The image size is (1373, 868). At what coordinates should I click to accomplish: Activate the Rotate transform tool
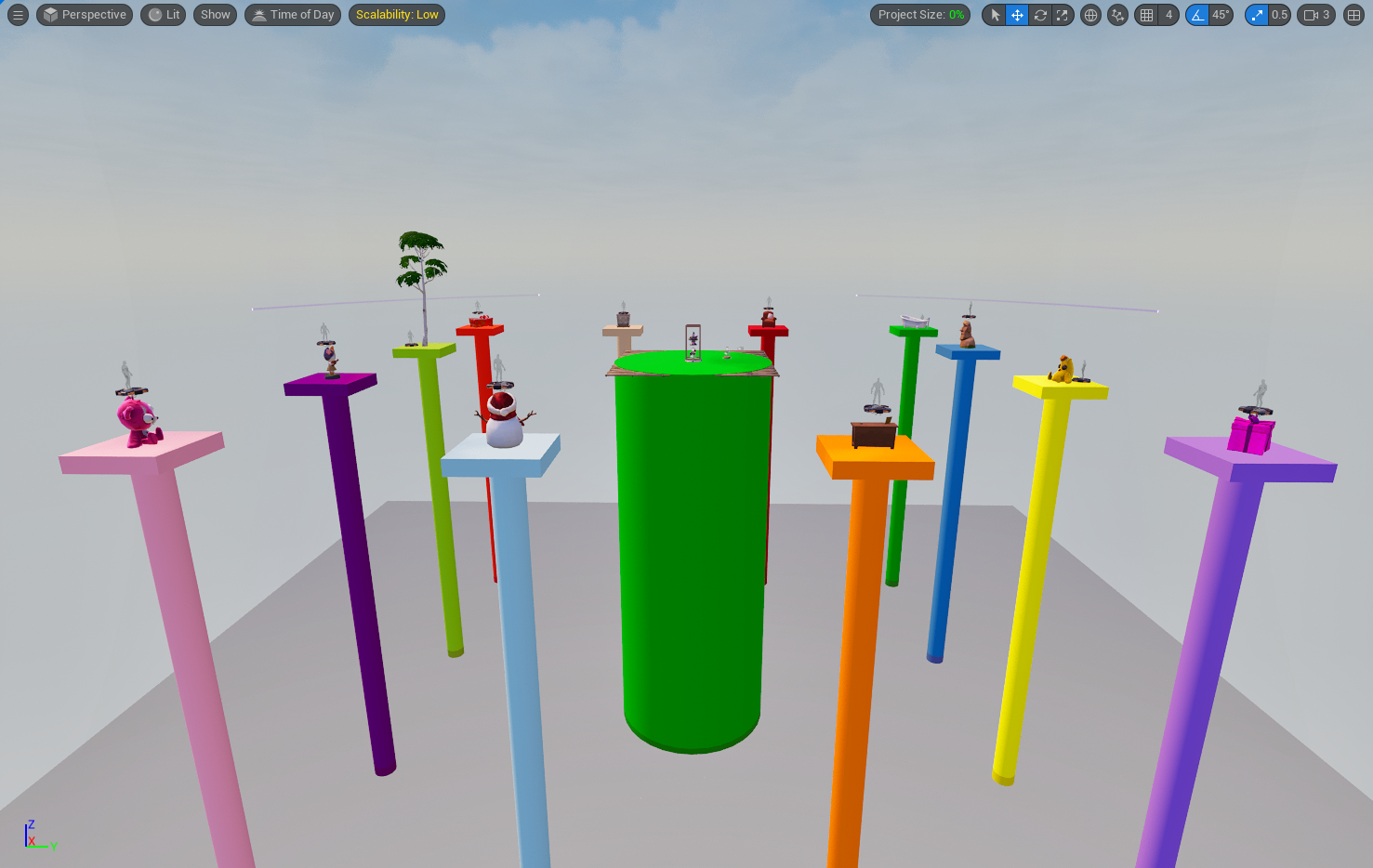1040,15
